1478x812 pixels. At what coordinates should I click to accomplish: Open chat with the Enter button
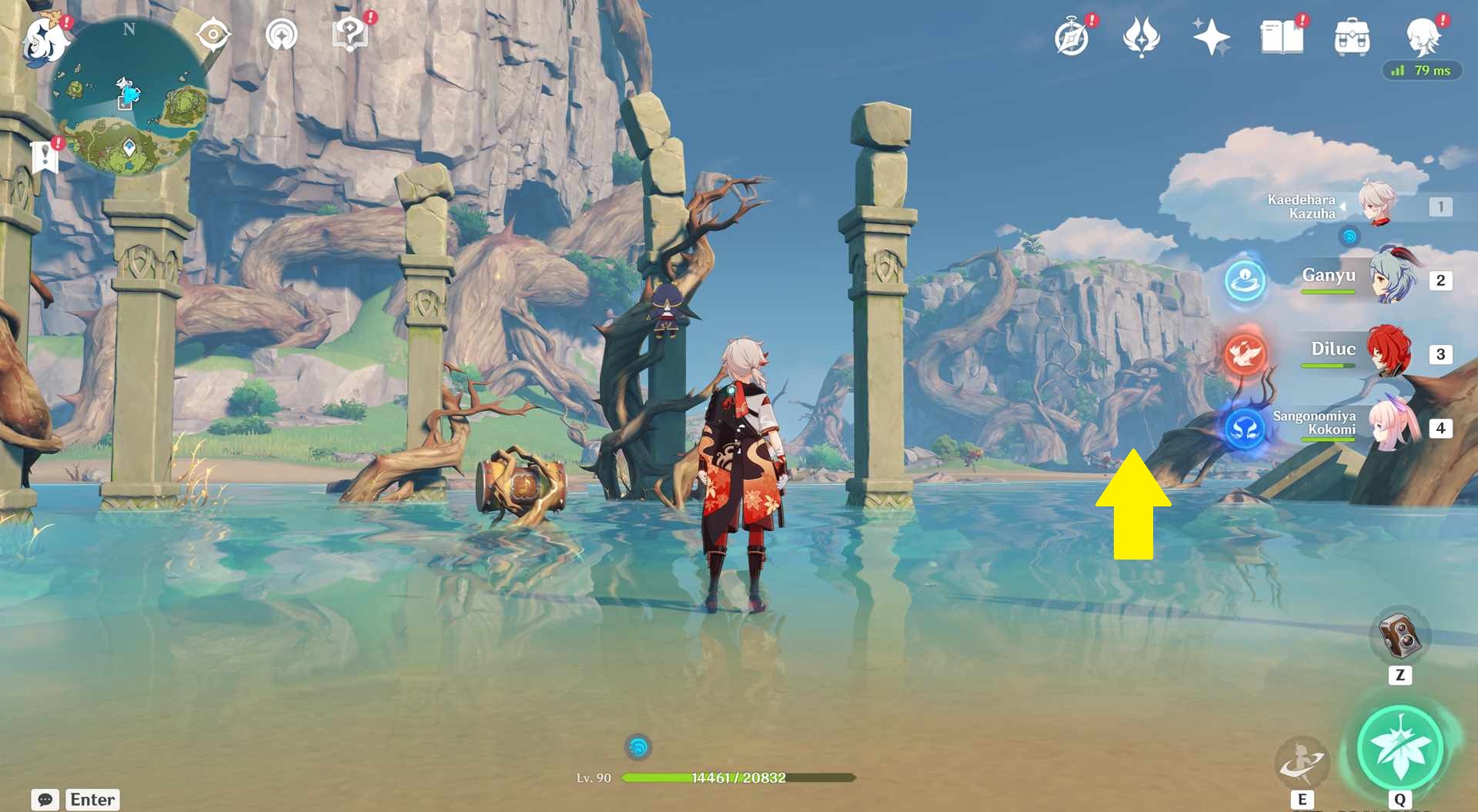click(x=92, y=799)
